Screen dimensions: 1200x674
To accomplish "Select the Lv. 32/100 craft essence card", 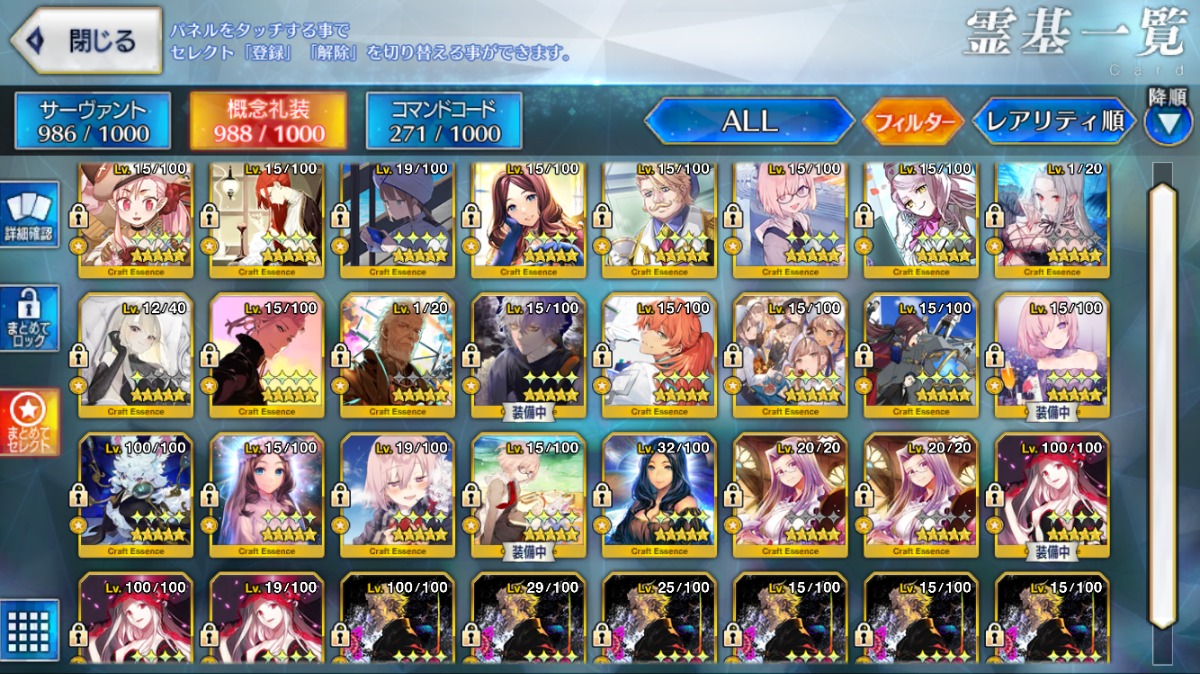I will coord(661,495).
